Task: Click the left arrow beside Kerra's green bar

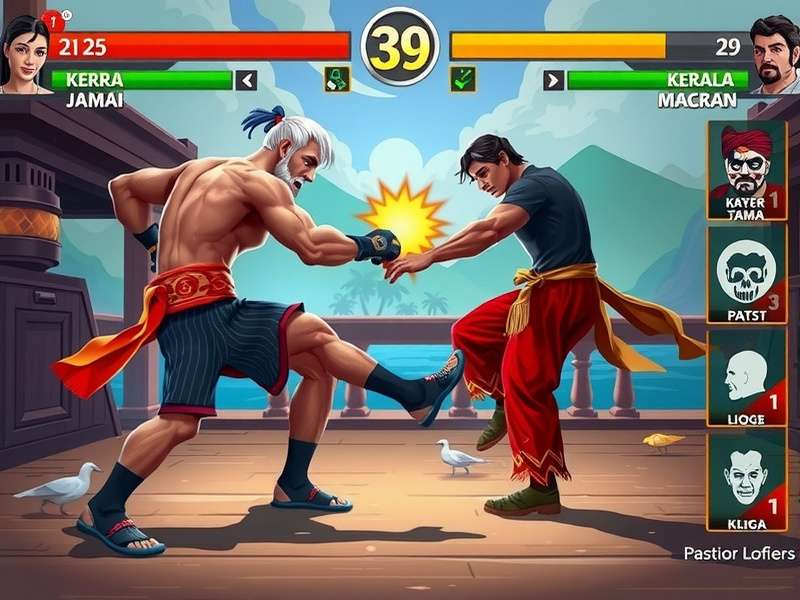Action: click(x=246, y=80)
